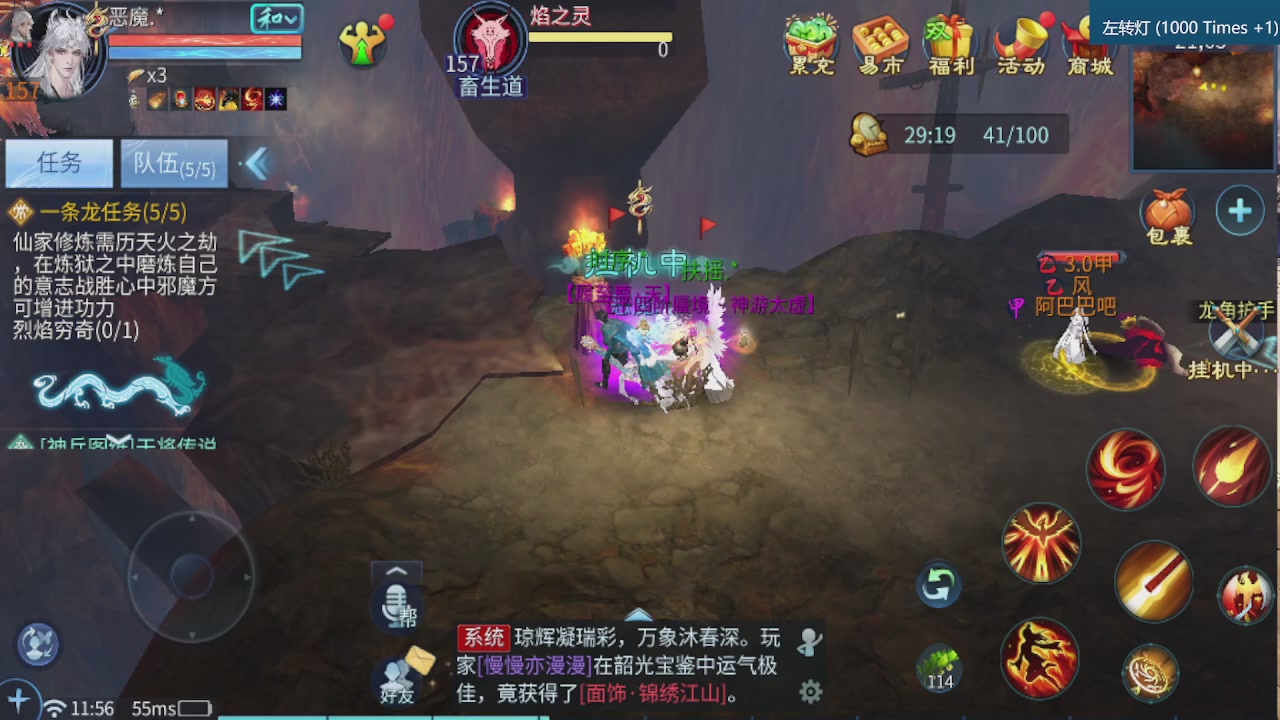Viewport: 1280px width, 720px height.
Task: Expand the chat window upward arrow
Action: pyautogui.click(x=639, y=617)
